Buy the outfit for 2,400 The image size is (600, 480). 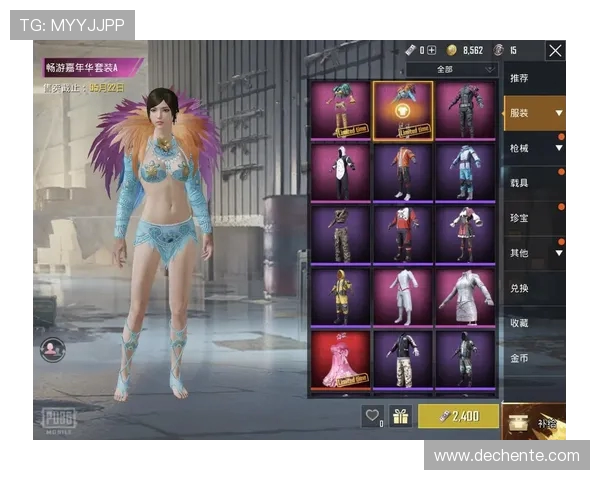pyautogui.click(x=457, y=416)
